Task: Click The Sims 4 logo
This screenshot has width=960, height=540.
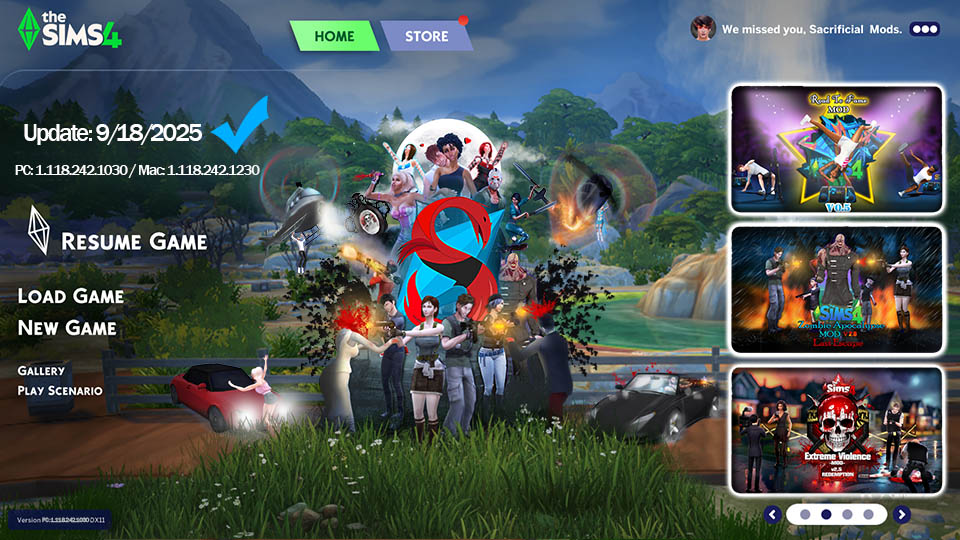Action: pyautogui.click(x=70, y=29)
